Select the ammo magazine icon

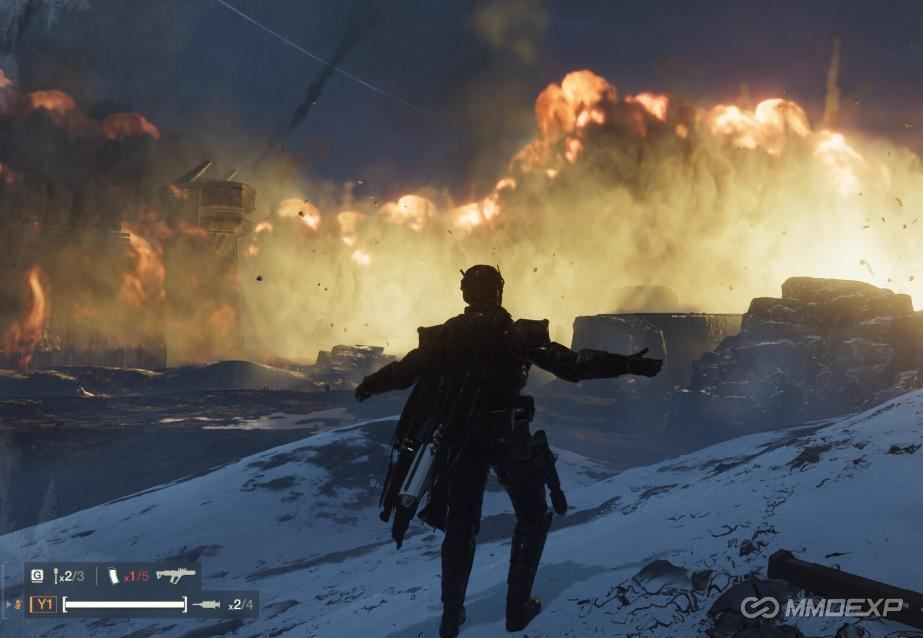point(113,576)
